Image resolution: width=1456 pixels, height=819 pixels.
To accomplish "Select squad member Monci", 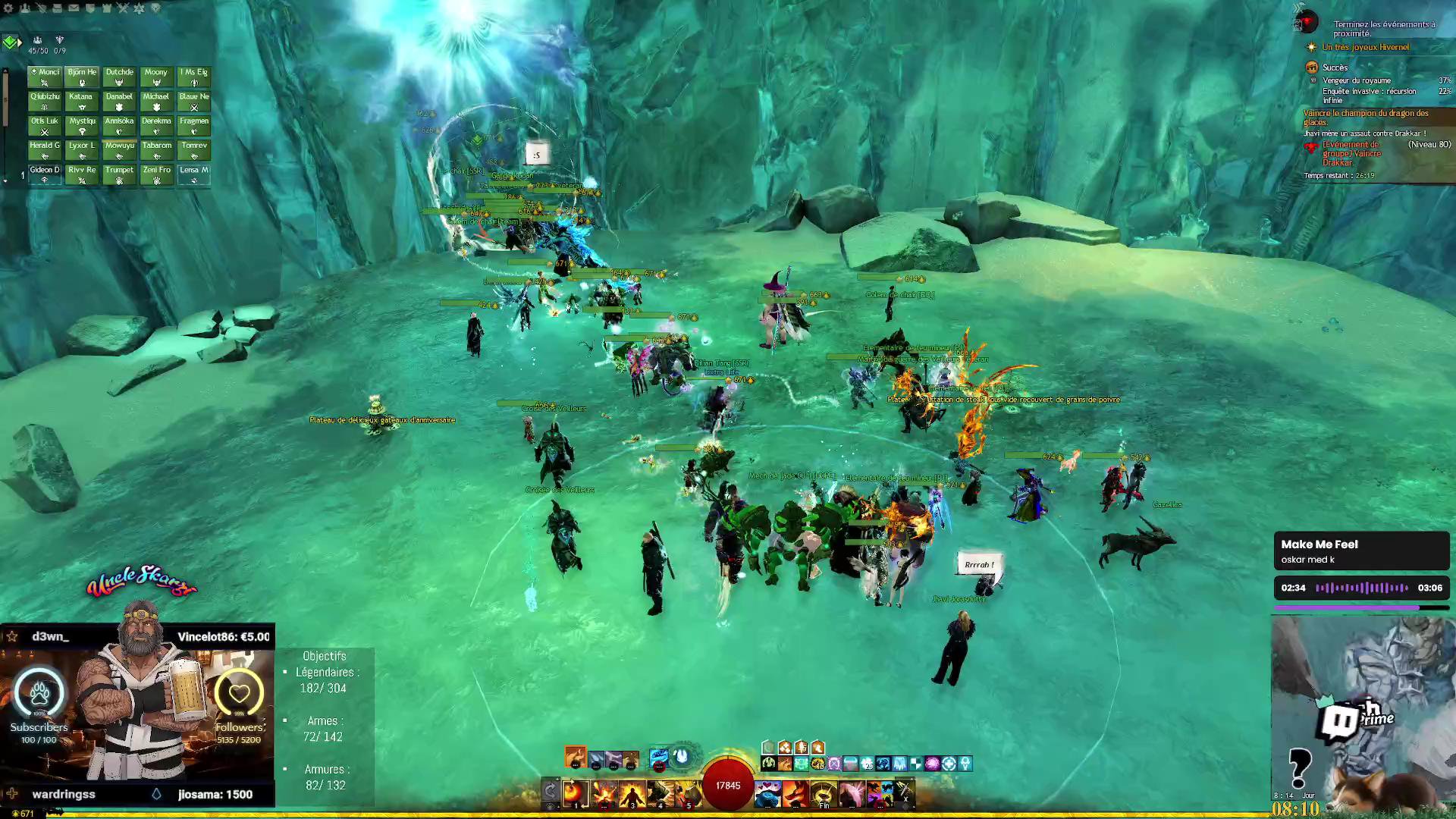I will [x=45, y=77].
